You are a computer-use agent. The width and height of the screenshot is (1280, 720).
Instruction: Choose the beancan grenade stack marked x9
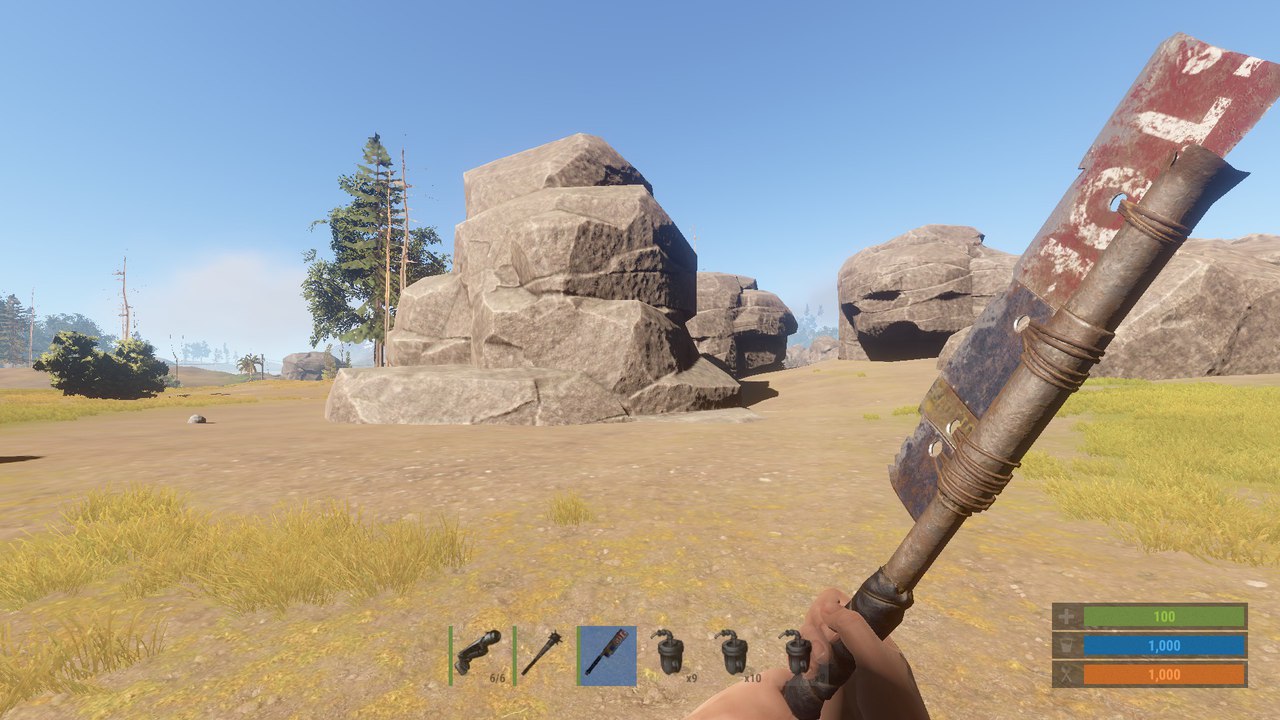tap(671, 655)
